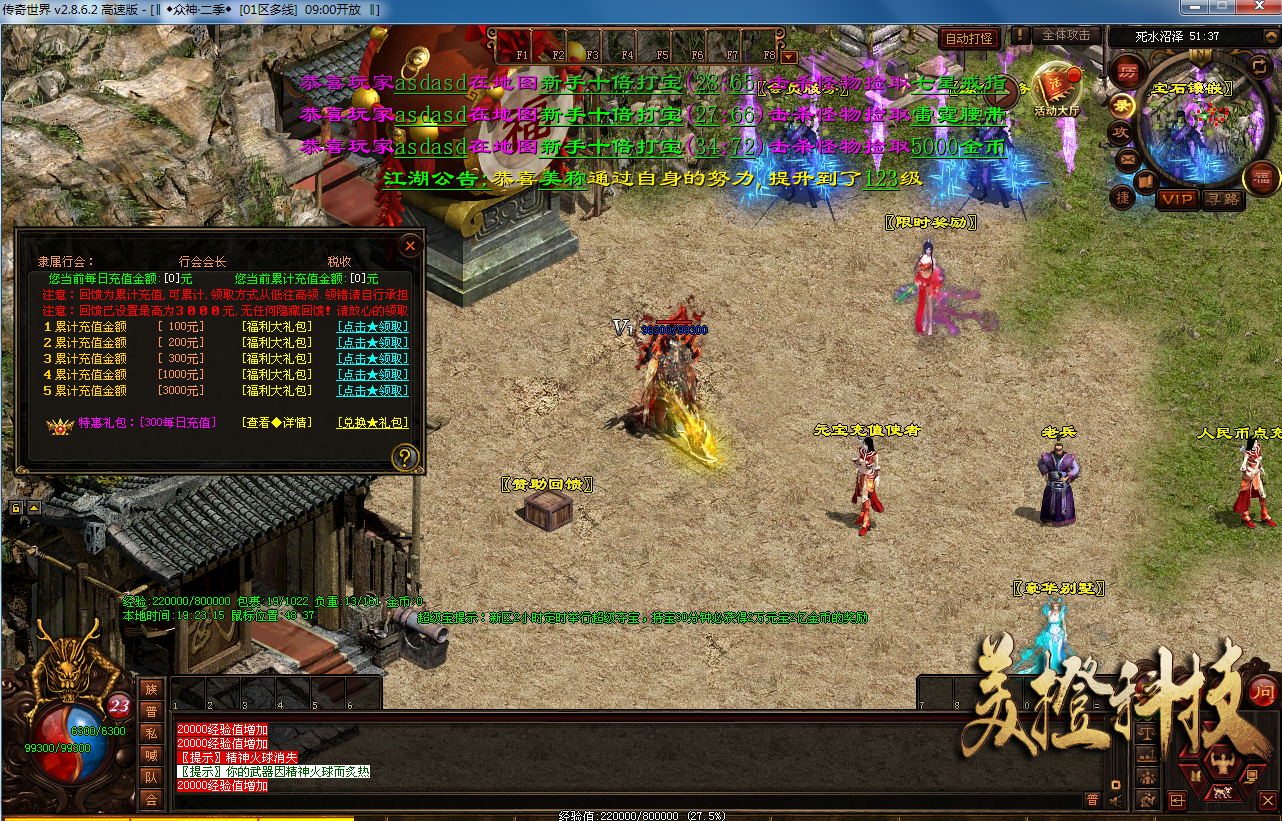Open the 福 welfare round button
The width and height of the screenshot is (1282, 821).
click(x=1261, y=178)
